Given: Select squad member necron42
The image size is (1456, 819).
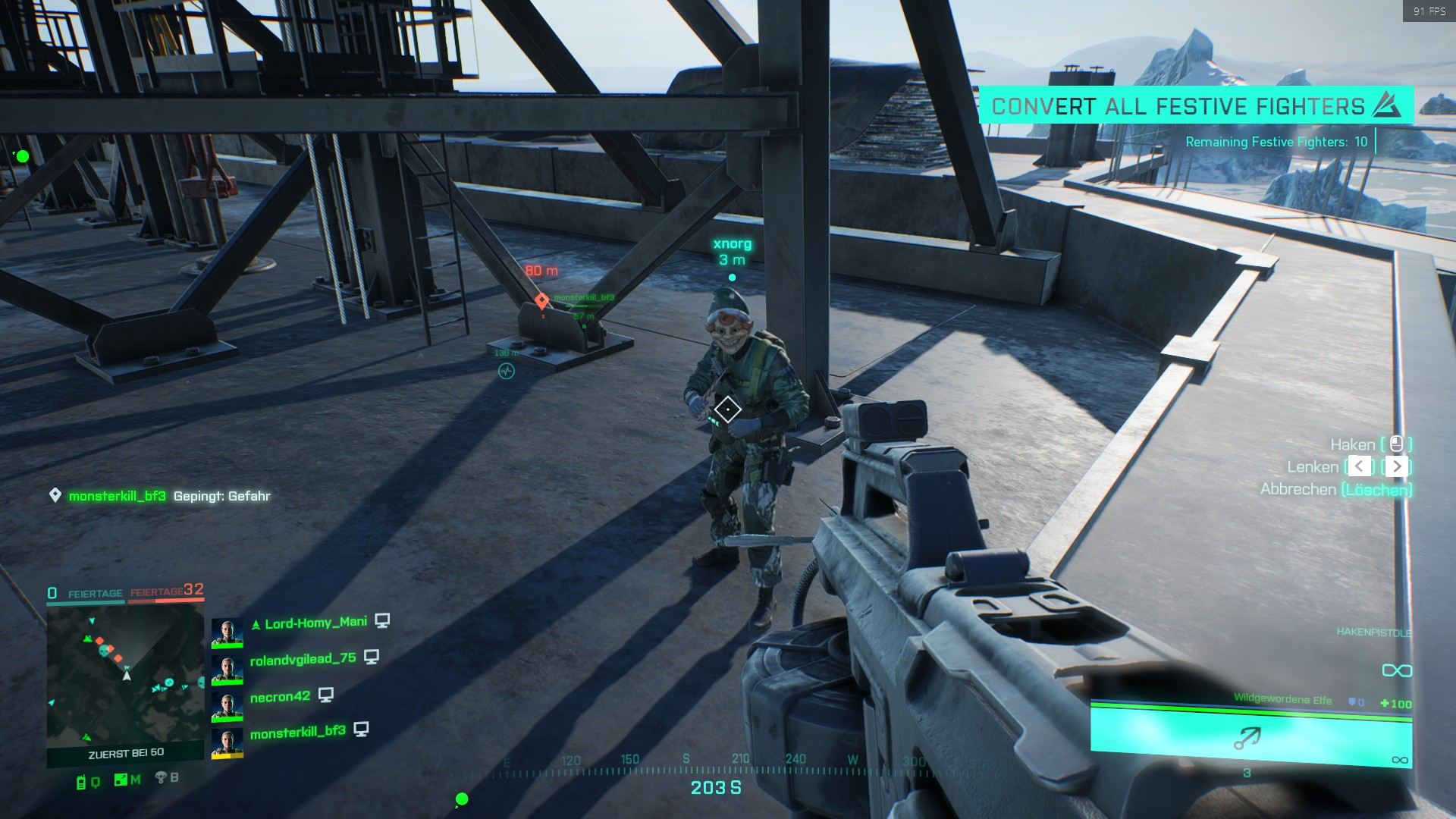Looking at the screenshot, I should click(x=280, y=696).
